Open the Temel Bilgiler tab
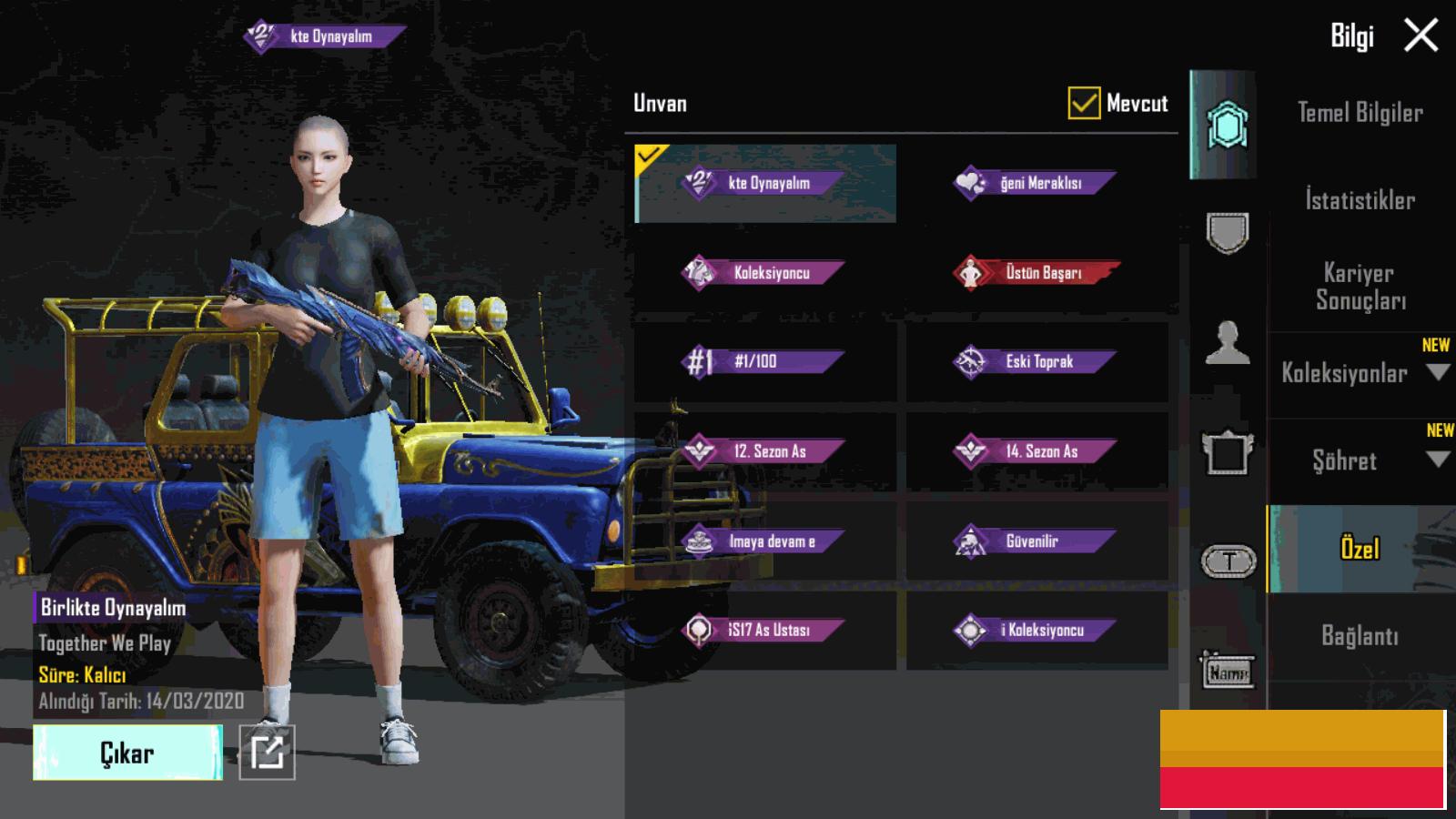The image size is (1456, 819). pos(1360,113)
